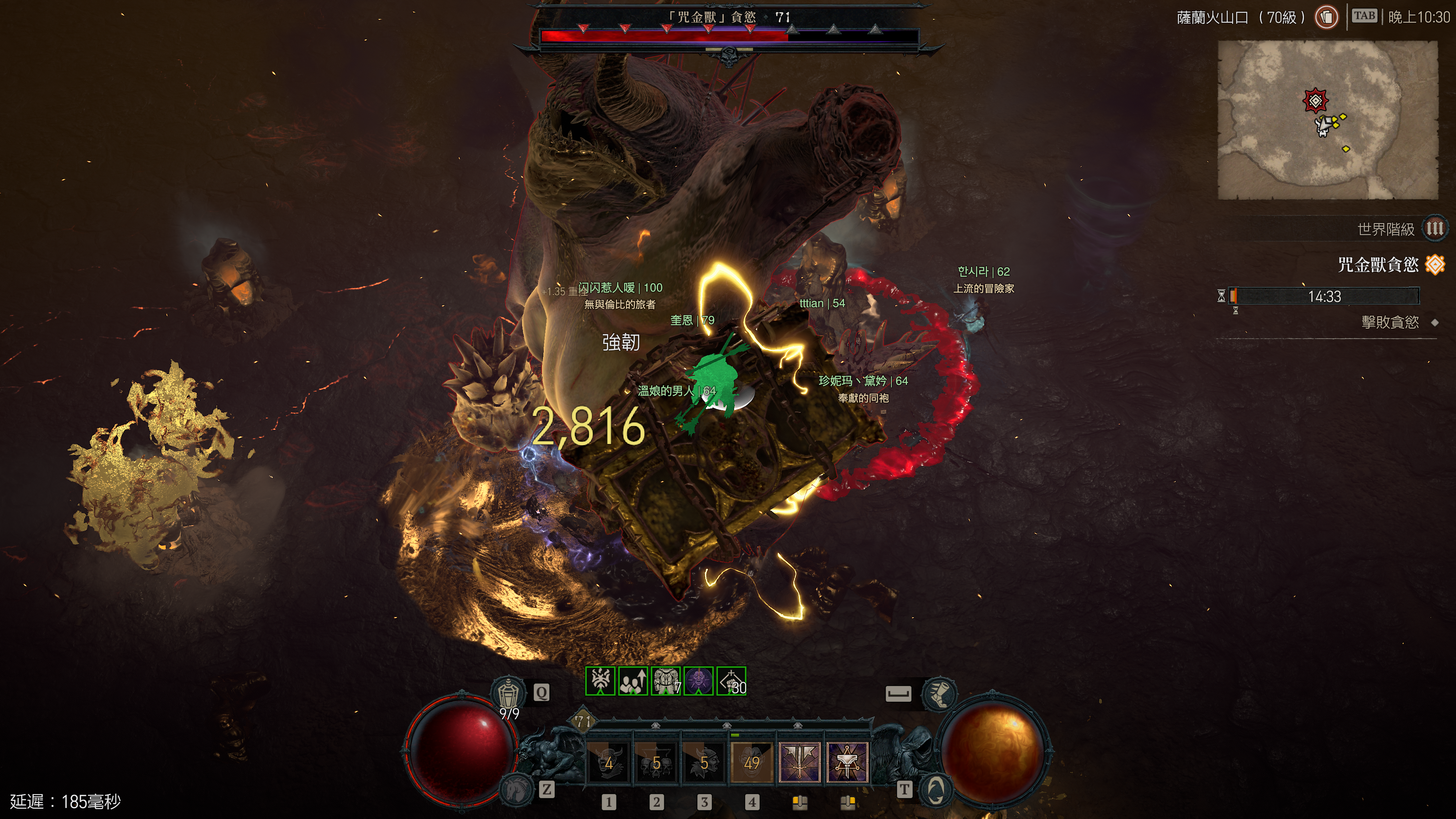Inspect the party members up-arrow buff
The height and width of the screenshot is (819, 1456).
click(633, 681)
